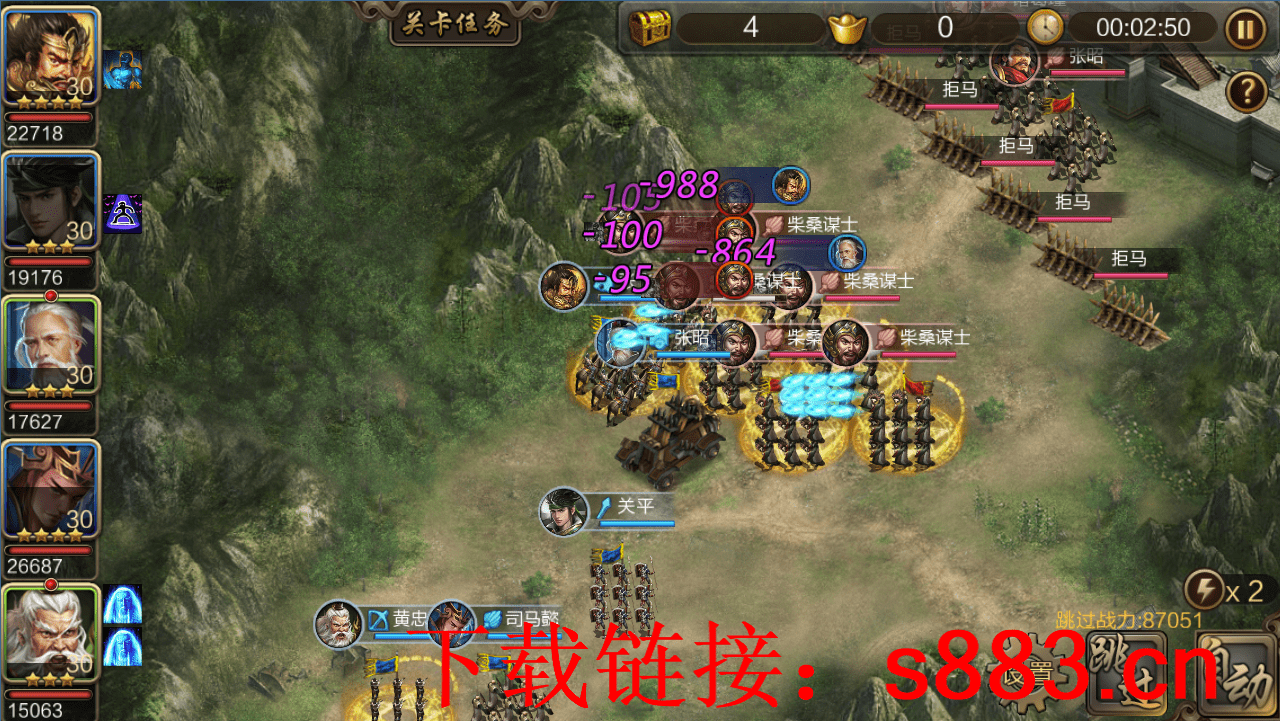Toggle auto-battle via the 自动 button
1280x721 pixels.
click(1240, 668)
